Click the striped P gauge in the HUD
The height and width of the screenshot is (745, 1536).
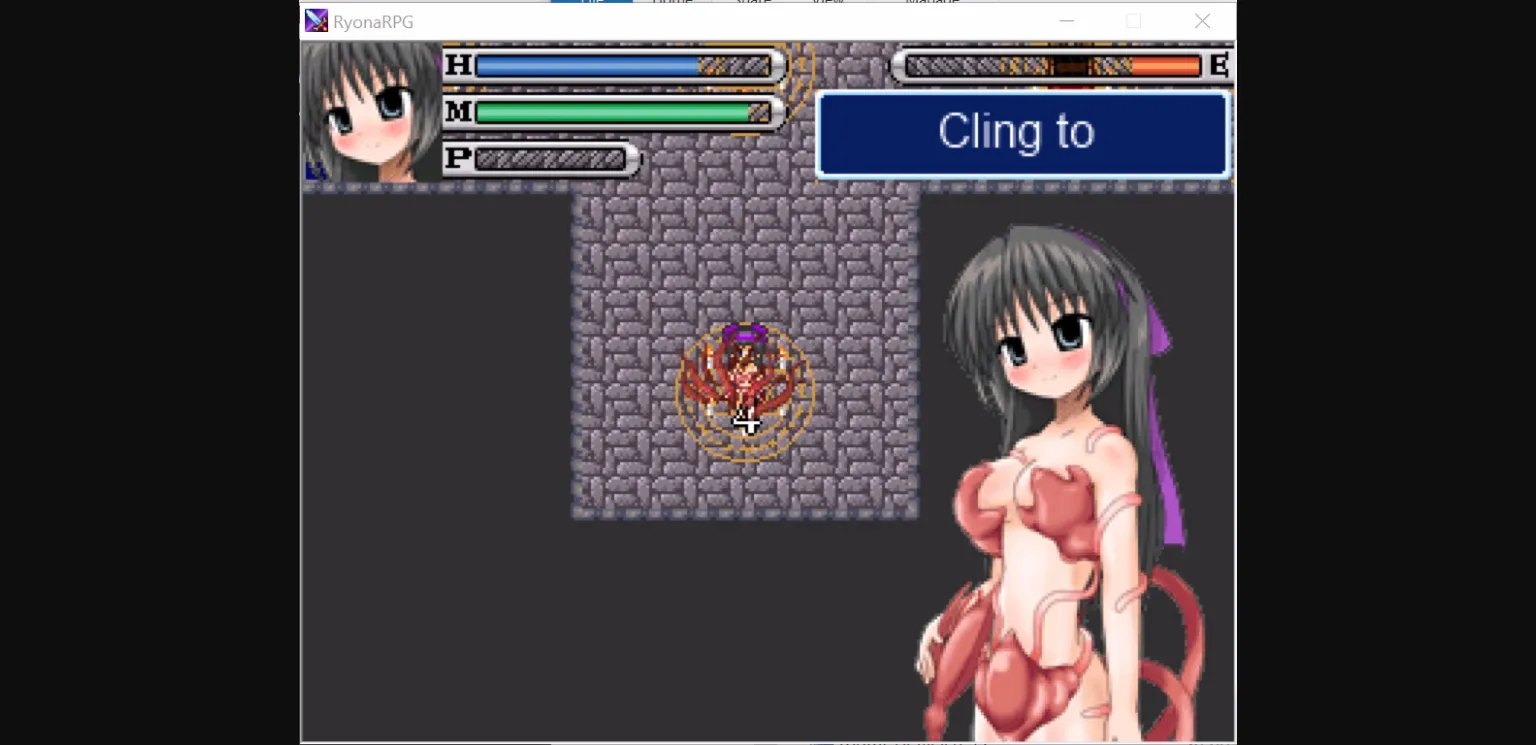tap(550, 159)
